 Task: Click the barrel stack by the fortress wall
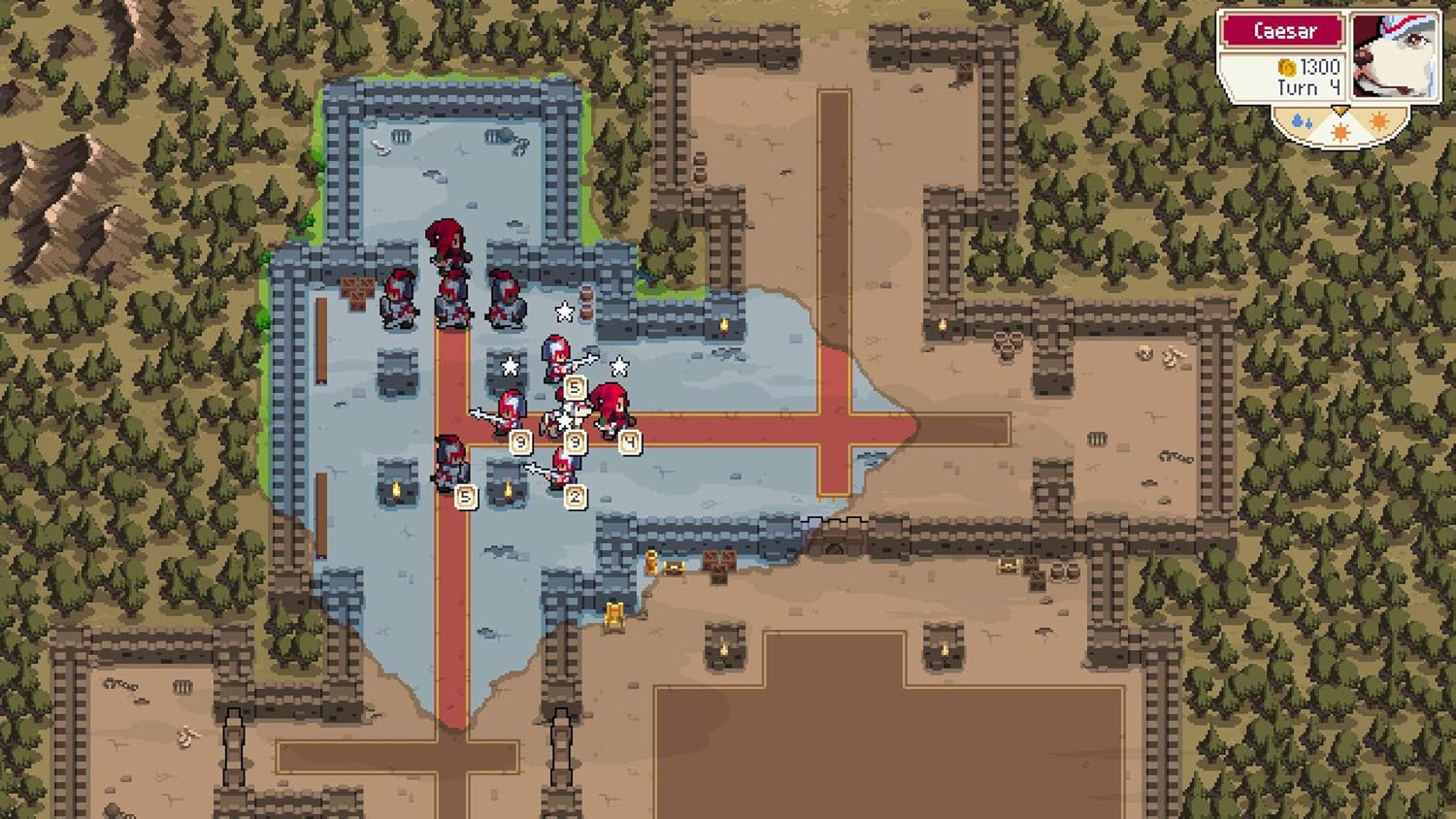[585, 304]
